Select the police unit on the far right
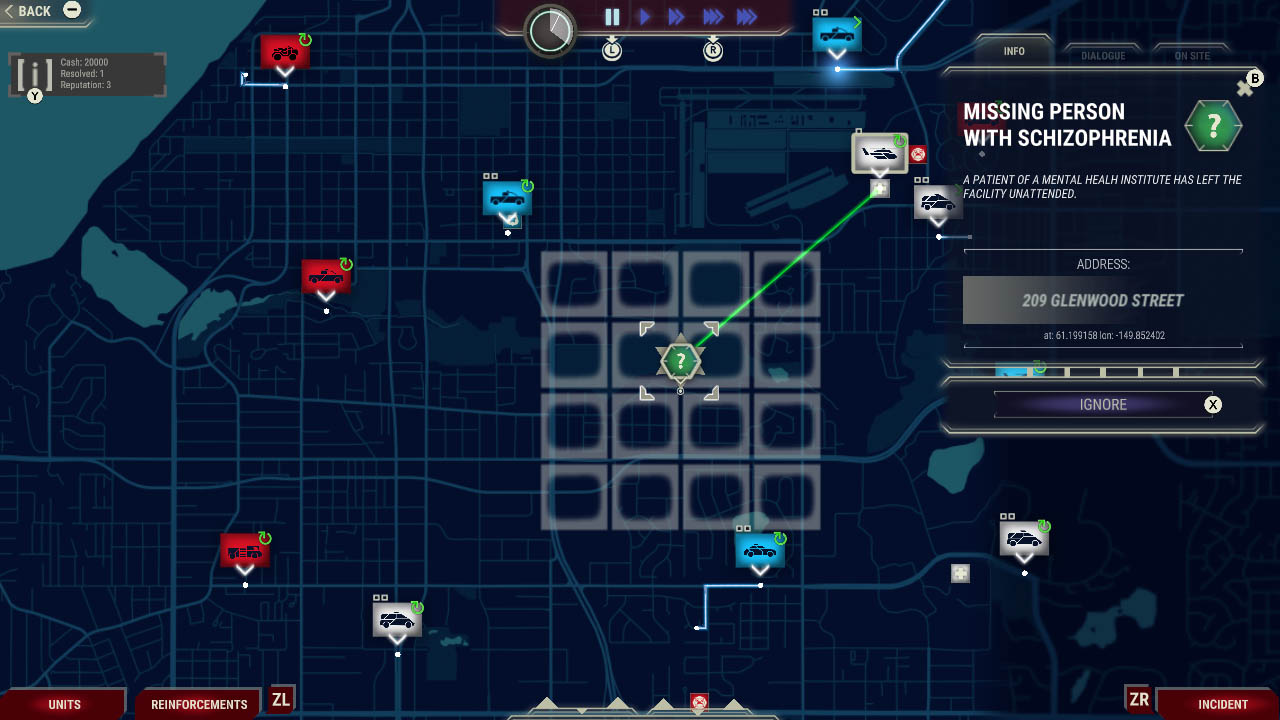1280x720 pixels. point(1024,538)
